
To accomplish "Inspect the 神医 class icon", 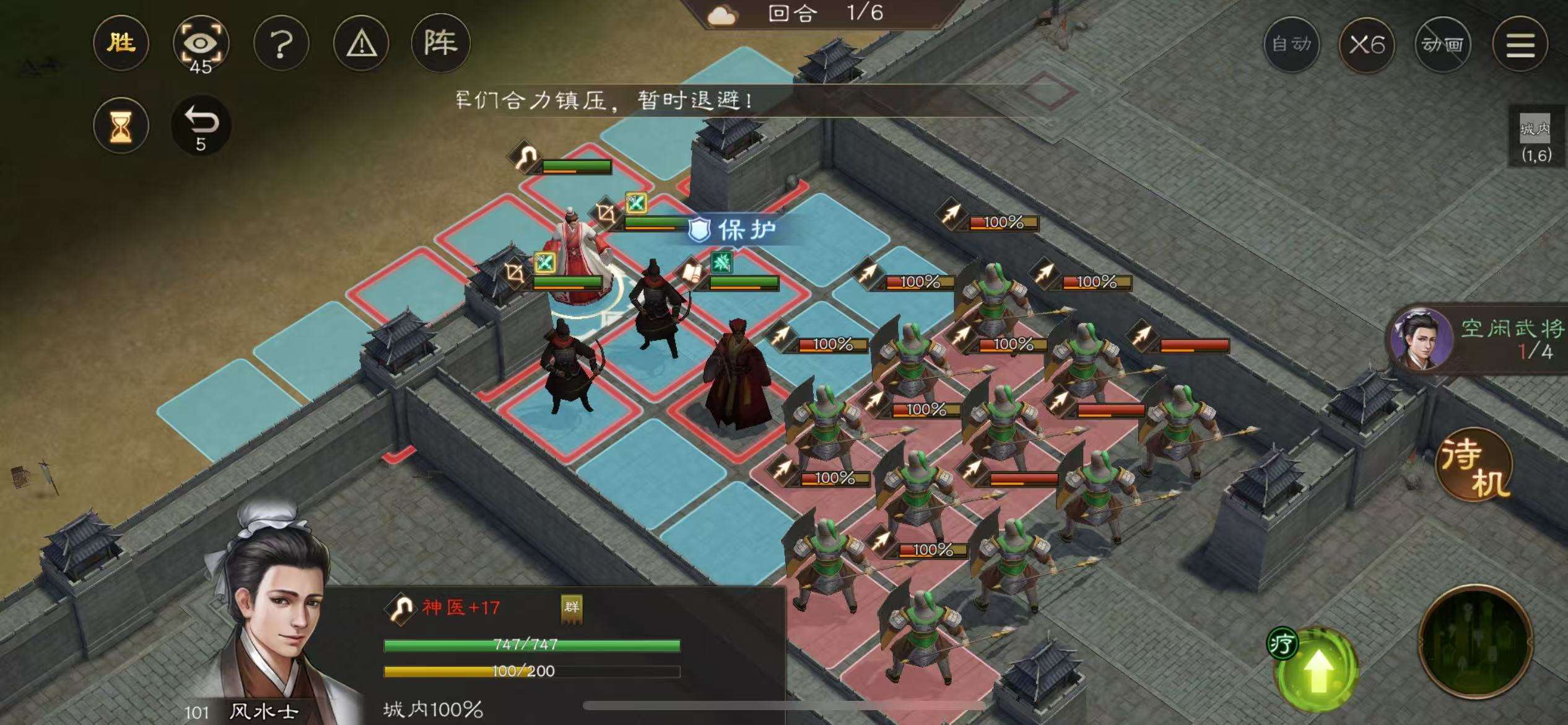I will (401, 608).
